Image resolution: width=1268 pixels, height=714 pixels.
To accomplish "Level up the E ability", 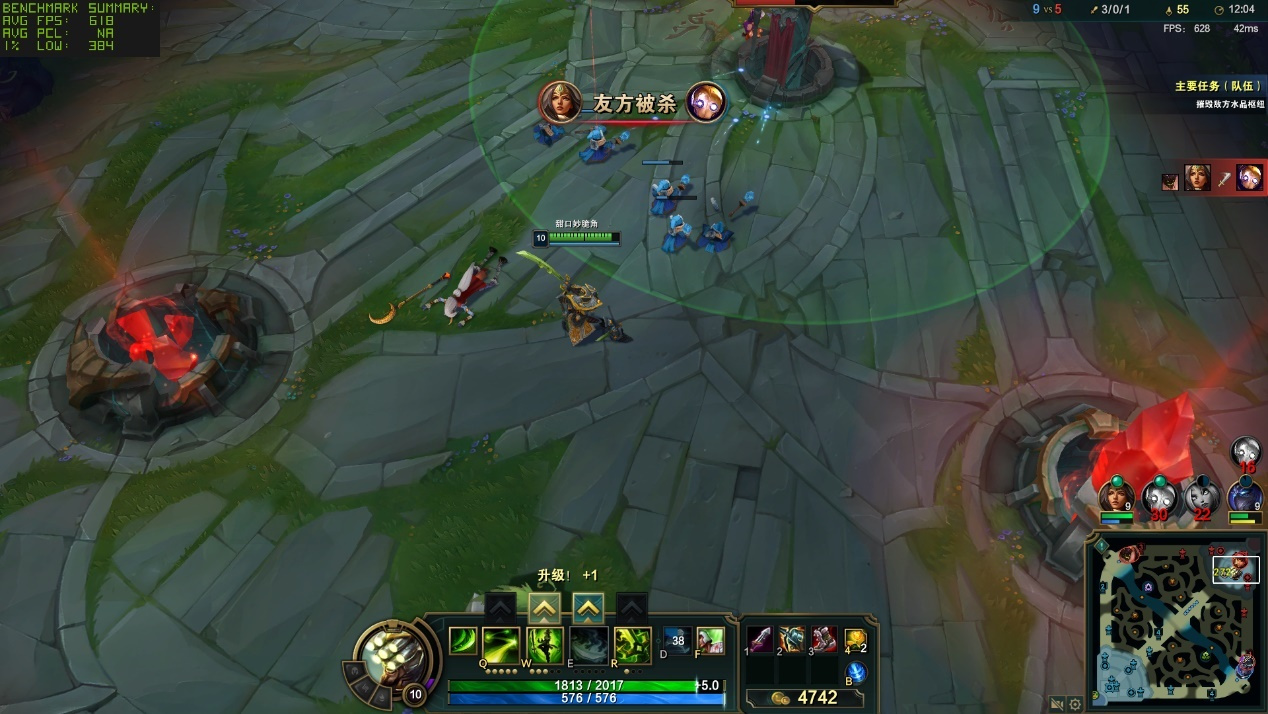I will click(588, 607).
